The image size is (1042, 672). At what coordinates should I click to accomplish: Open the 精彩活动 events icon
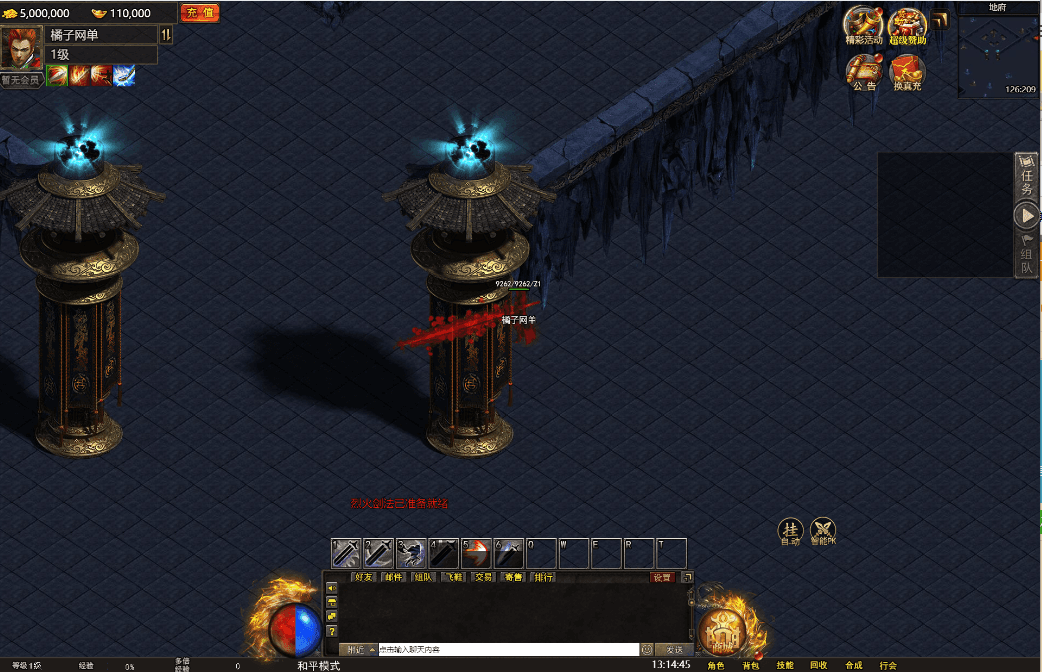[x=863, y=25]
